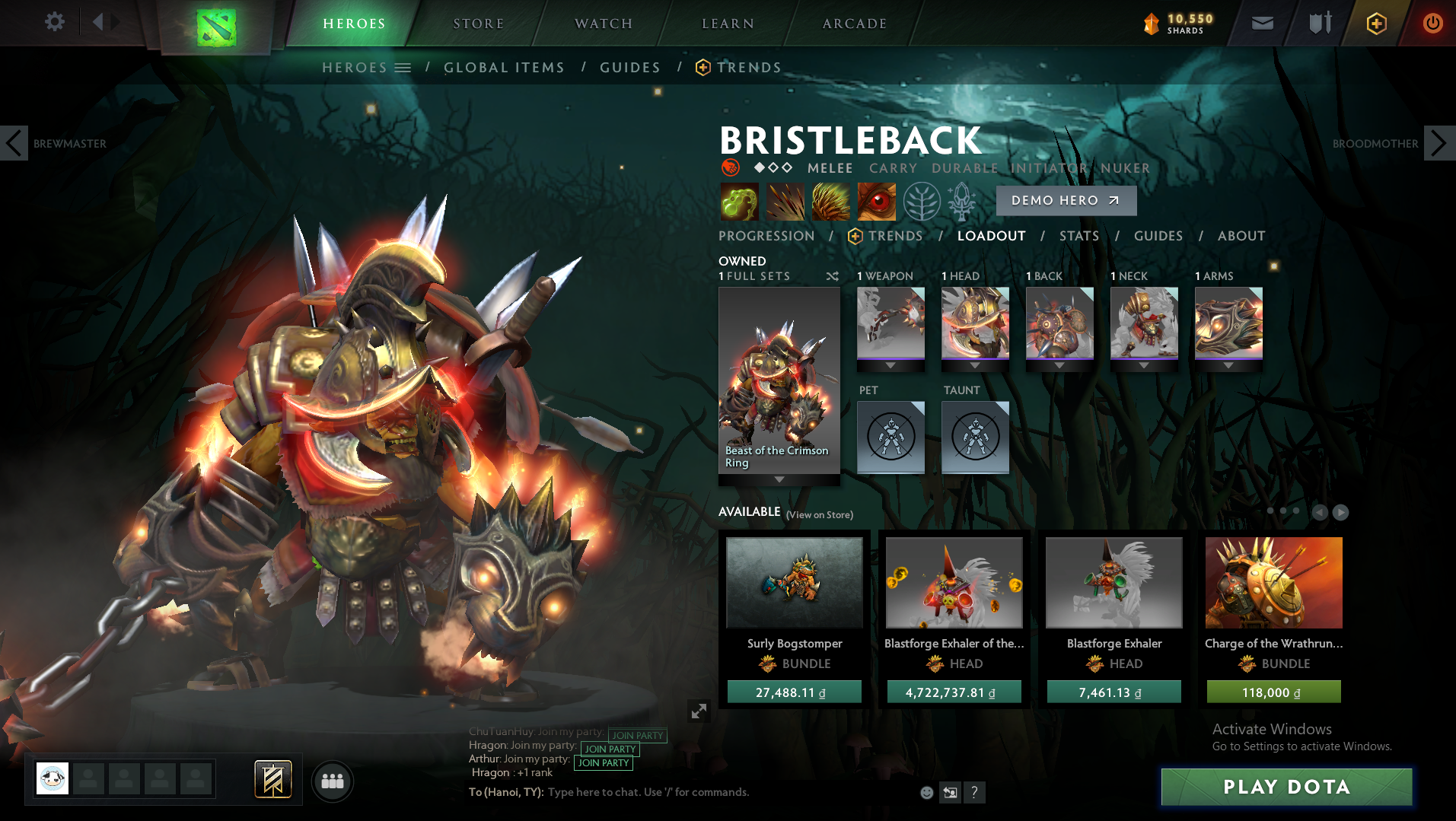This screenshot has width=1456, height=821.
Task: Toggle fullscreen hero view with expand arrow
Action: (699, 711)
